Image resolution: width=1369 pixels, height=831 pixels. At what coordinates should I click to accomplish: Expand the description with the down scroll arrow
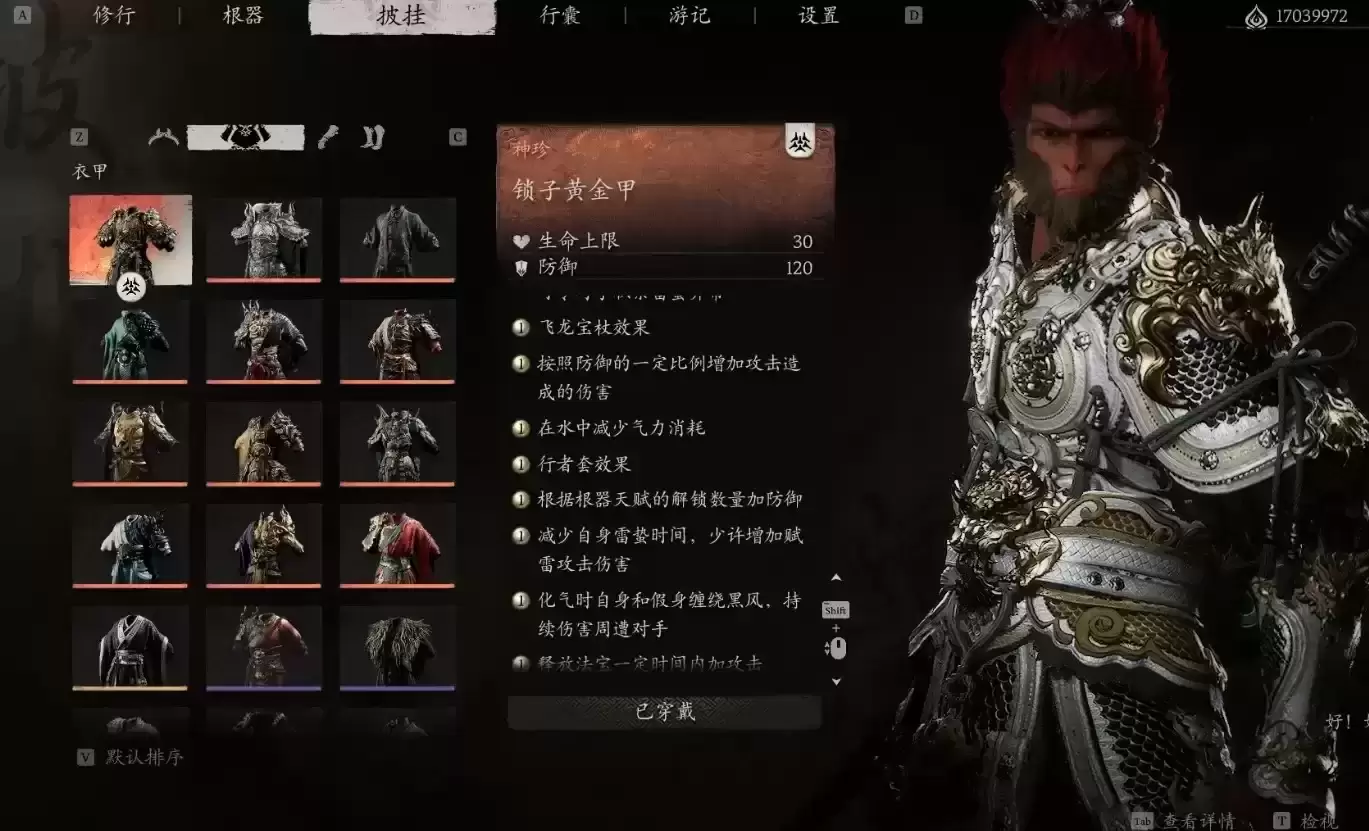pyautogui.click(x=835, y=680)
